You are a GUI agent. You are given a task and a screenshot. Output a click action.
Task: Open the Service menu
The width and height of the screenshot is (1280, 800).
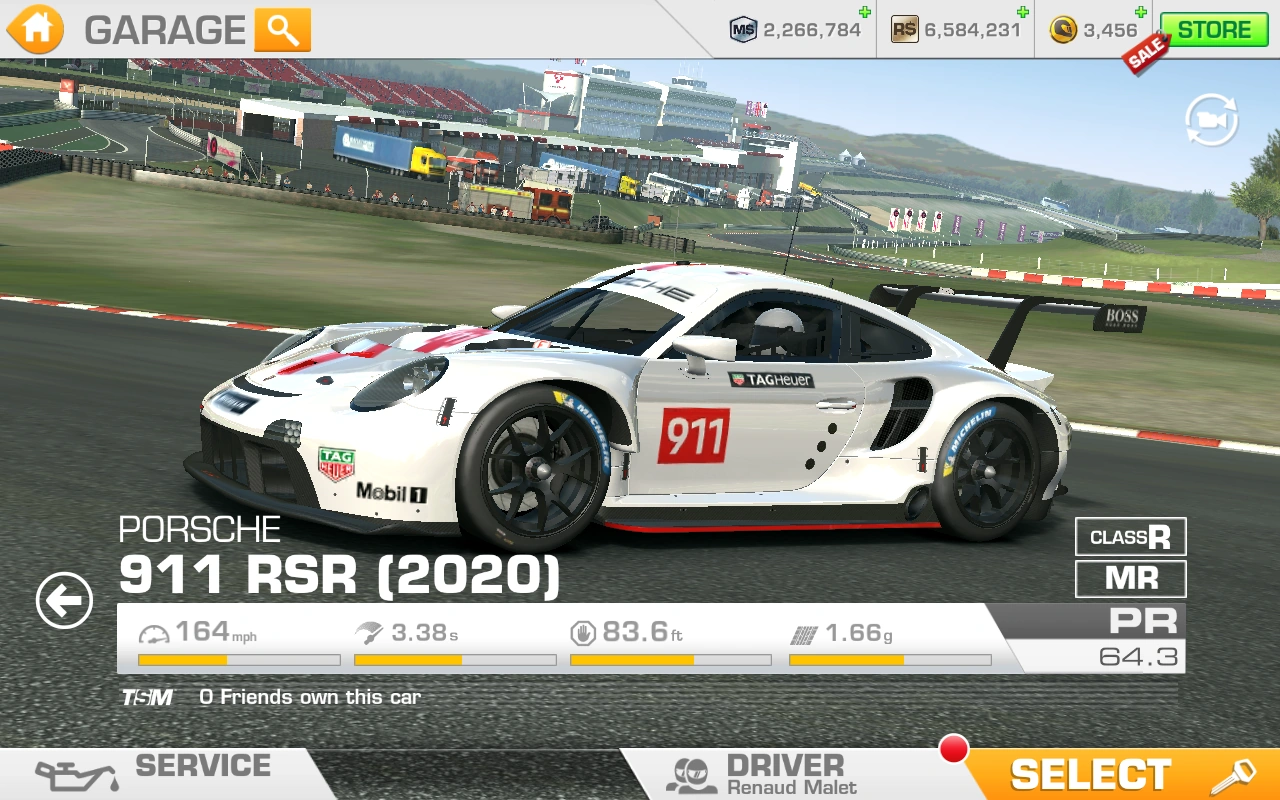pos(160,773)
